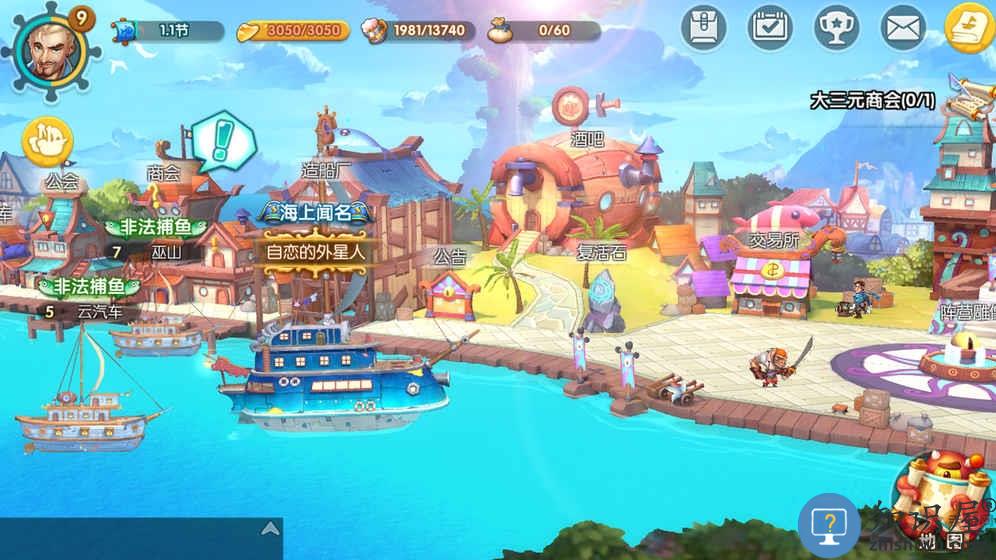Expand the chat panel arrow

pyautogui.click(x=268, y=528)
